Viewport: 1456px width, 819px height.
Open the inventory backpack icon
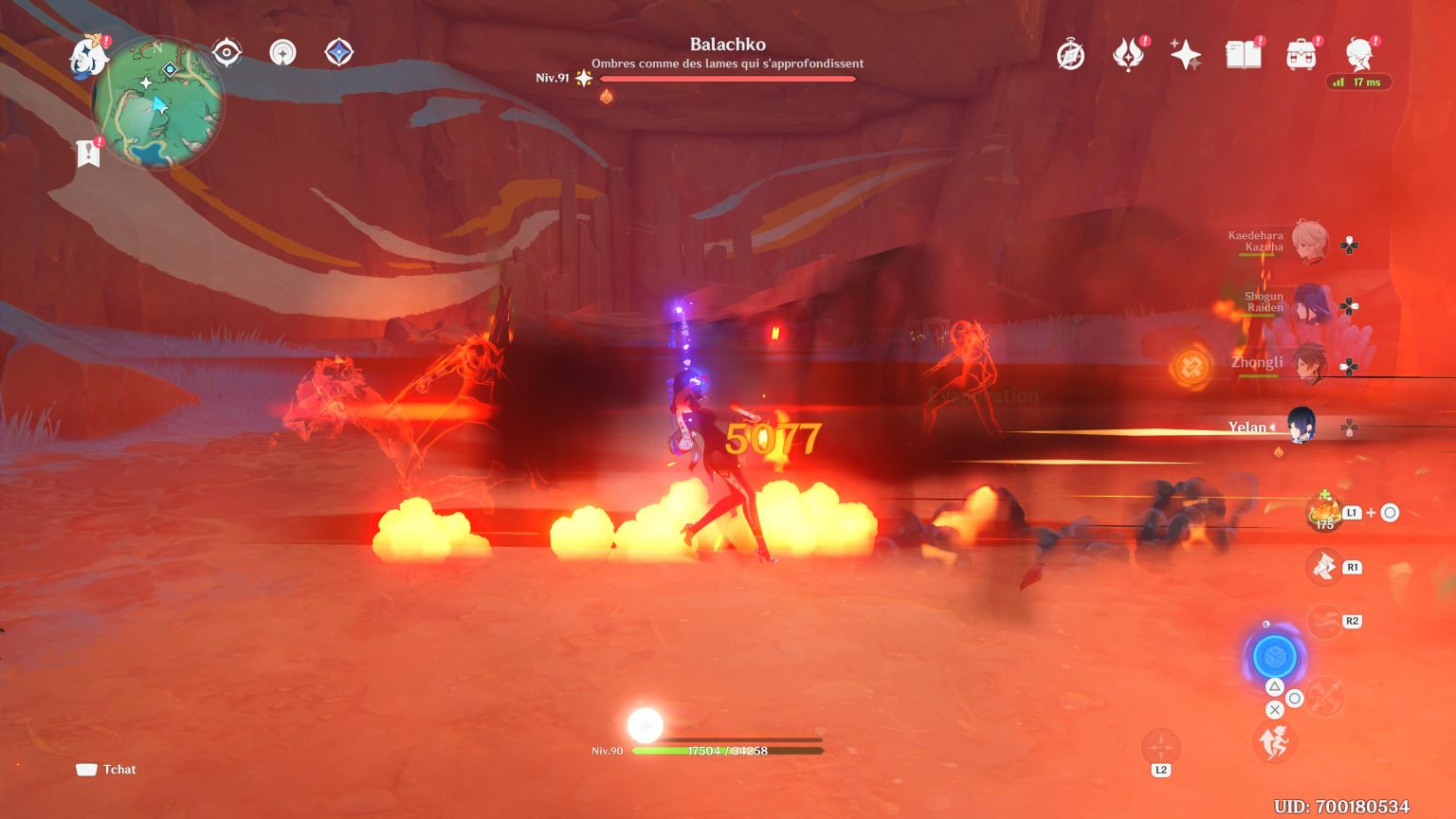point(1302,55)
